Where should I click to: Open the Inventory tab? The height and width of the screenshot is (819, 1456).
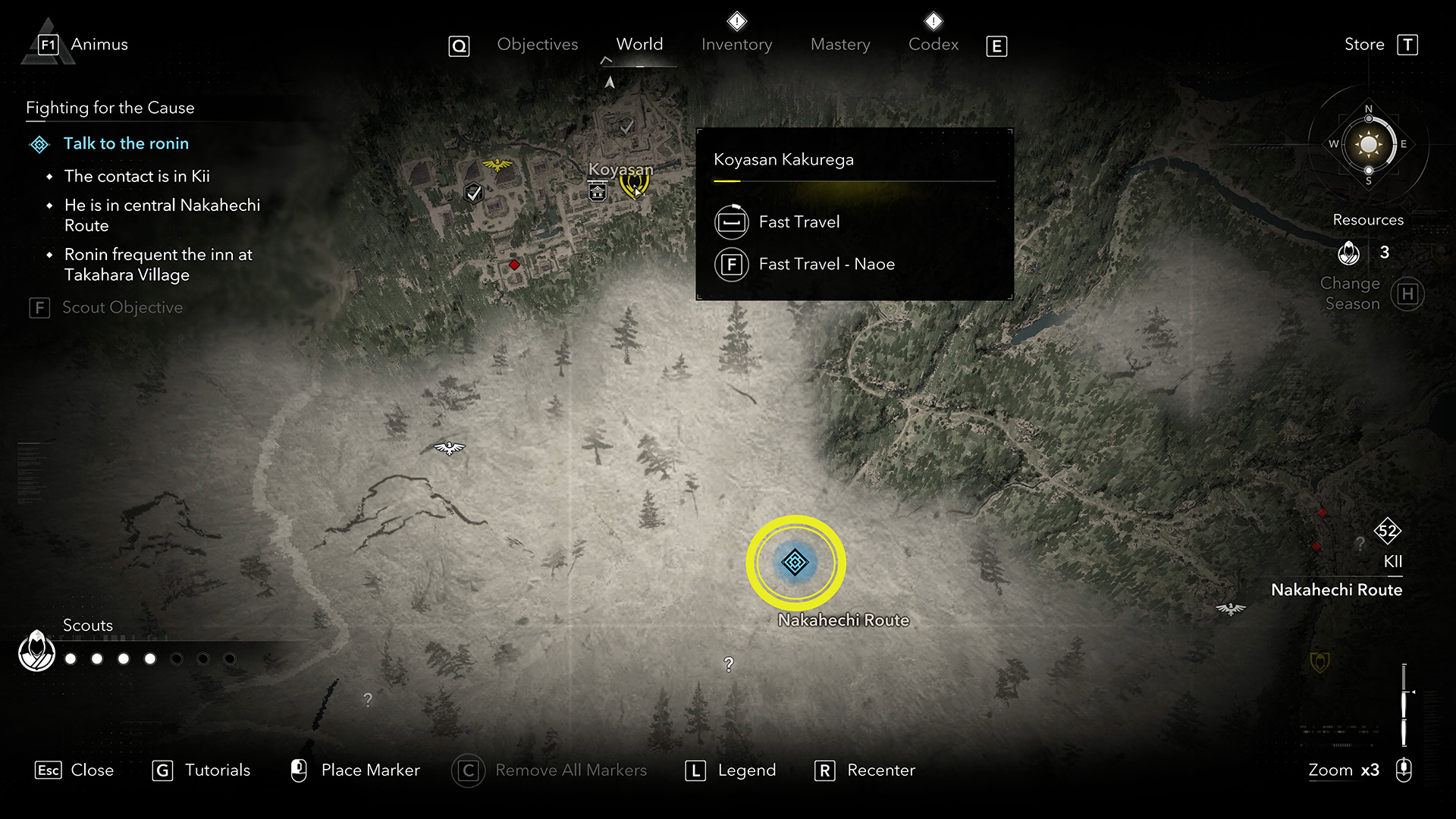point(736,45)
